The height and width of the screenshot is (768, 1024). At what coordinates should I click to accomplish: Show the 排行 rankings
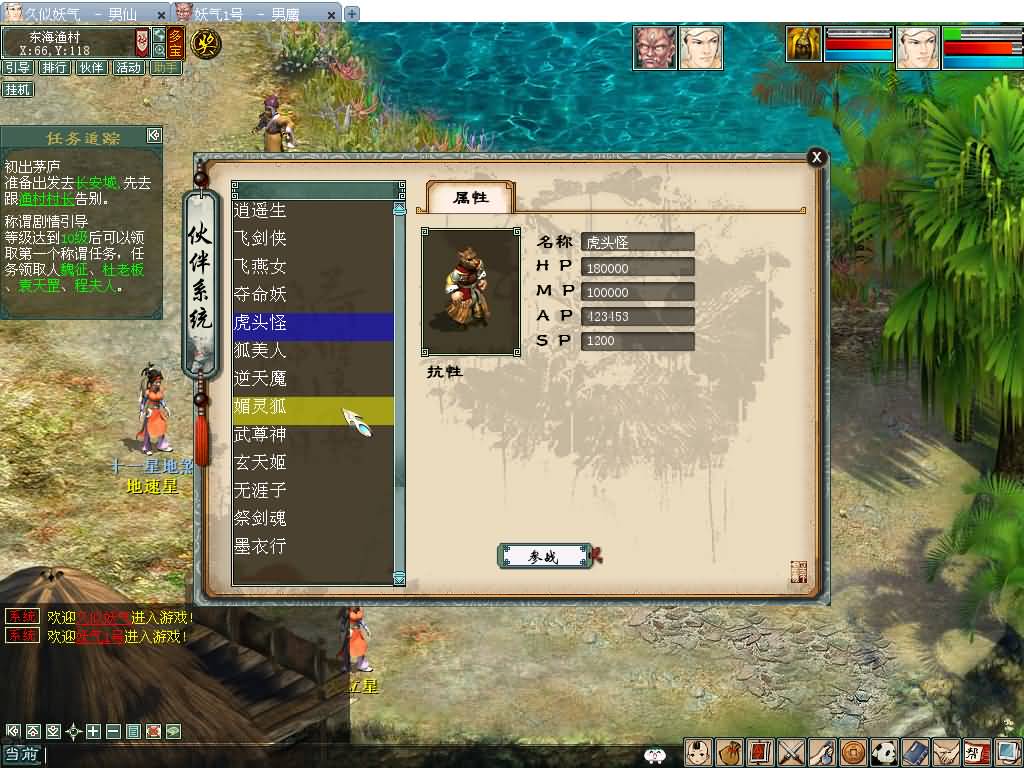(x=54, y=68)
